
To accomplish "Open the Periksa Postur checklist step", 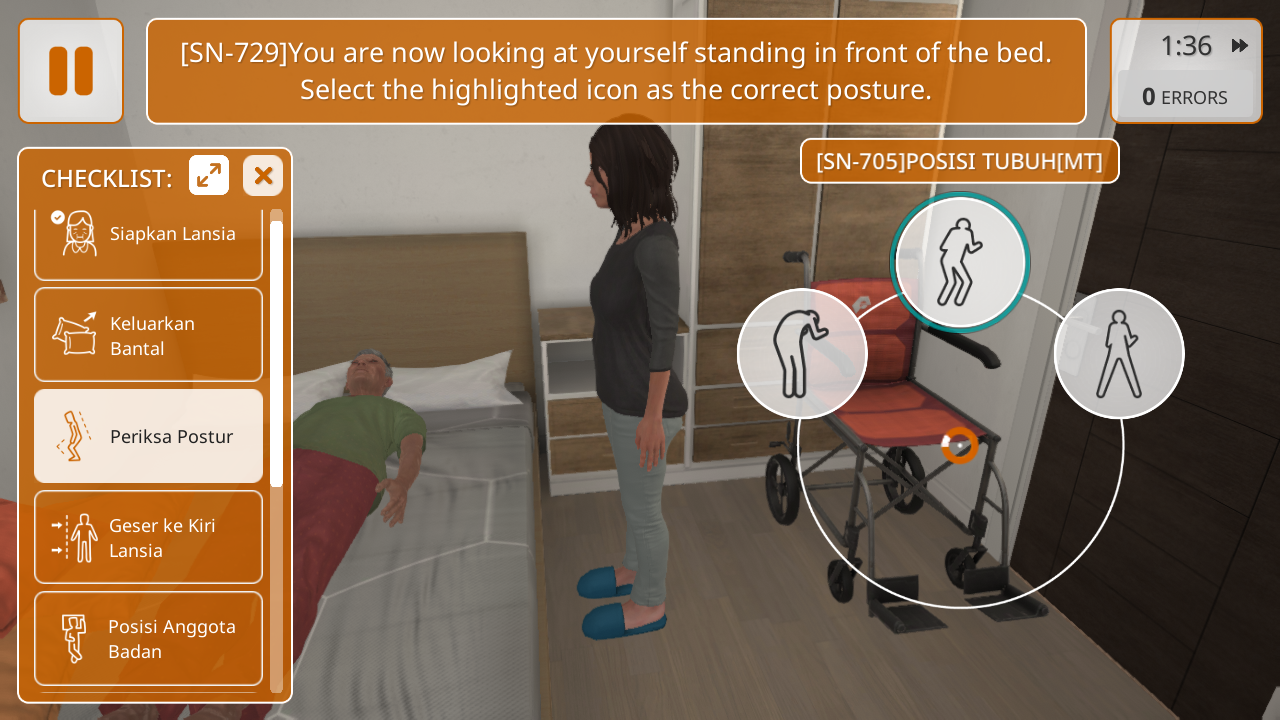I will (x=148, y=436).
